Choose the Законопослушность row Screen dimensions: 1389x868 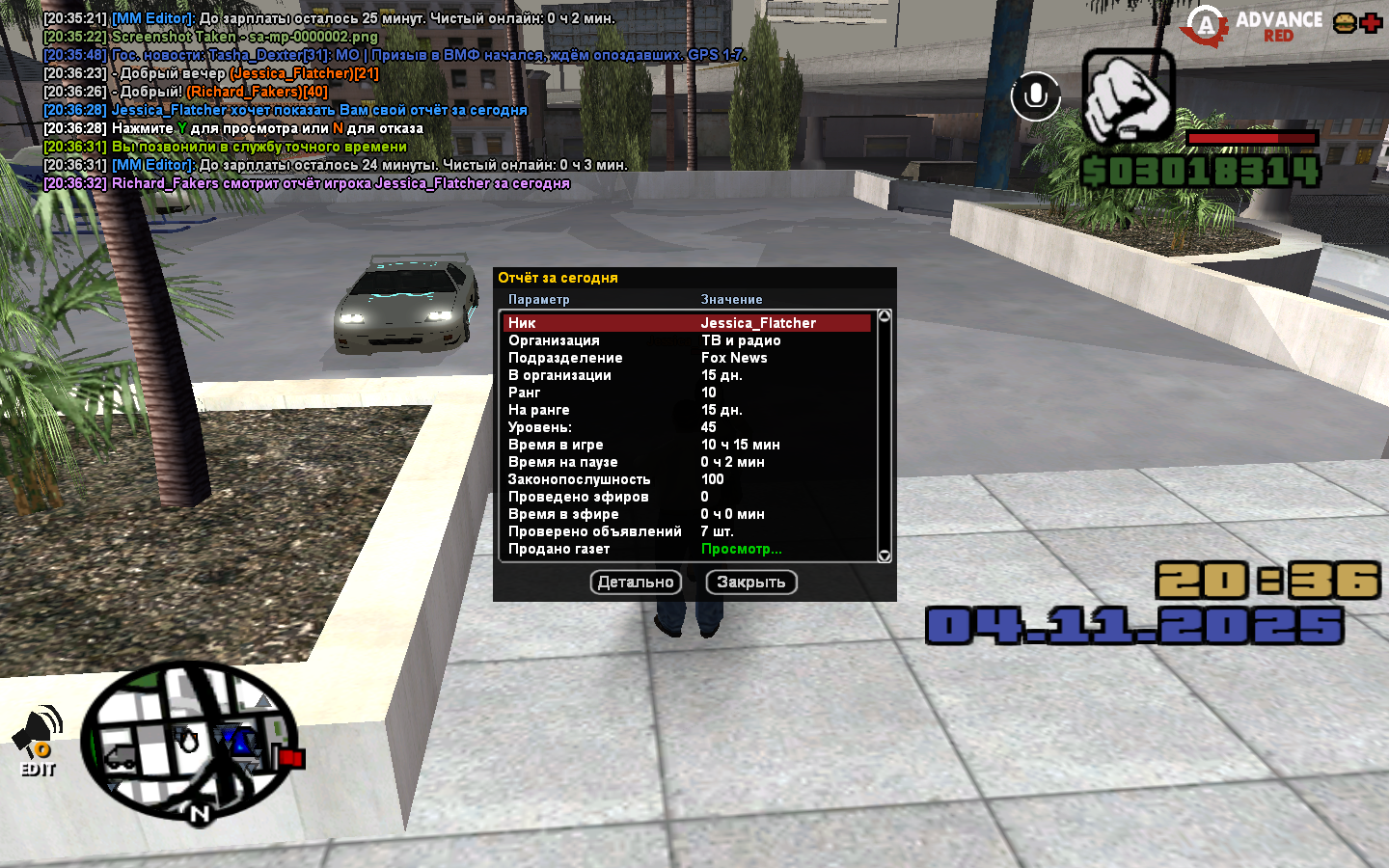coord(687,479)
